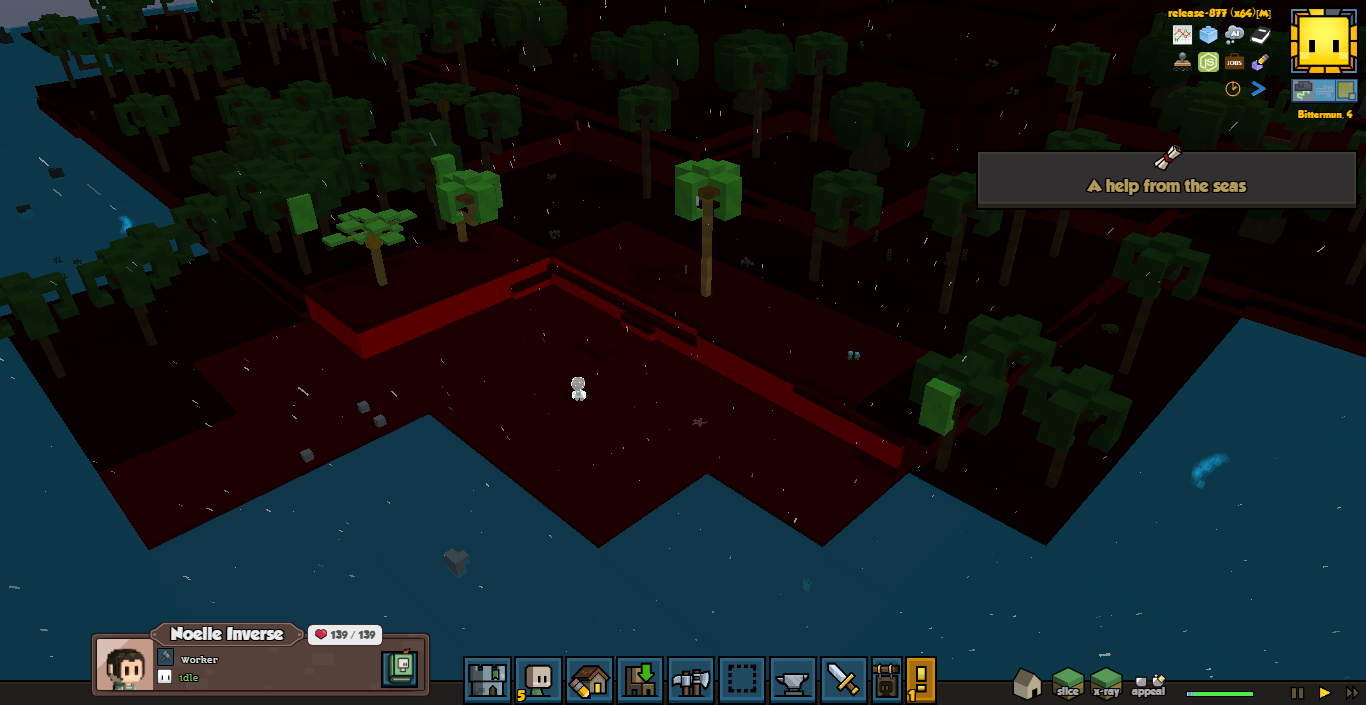Viewport: 1366px width, 705px height.
Task: Click Noelle Inverse's character portrait
Action: [126, 665]
